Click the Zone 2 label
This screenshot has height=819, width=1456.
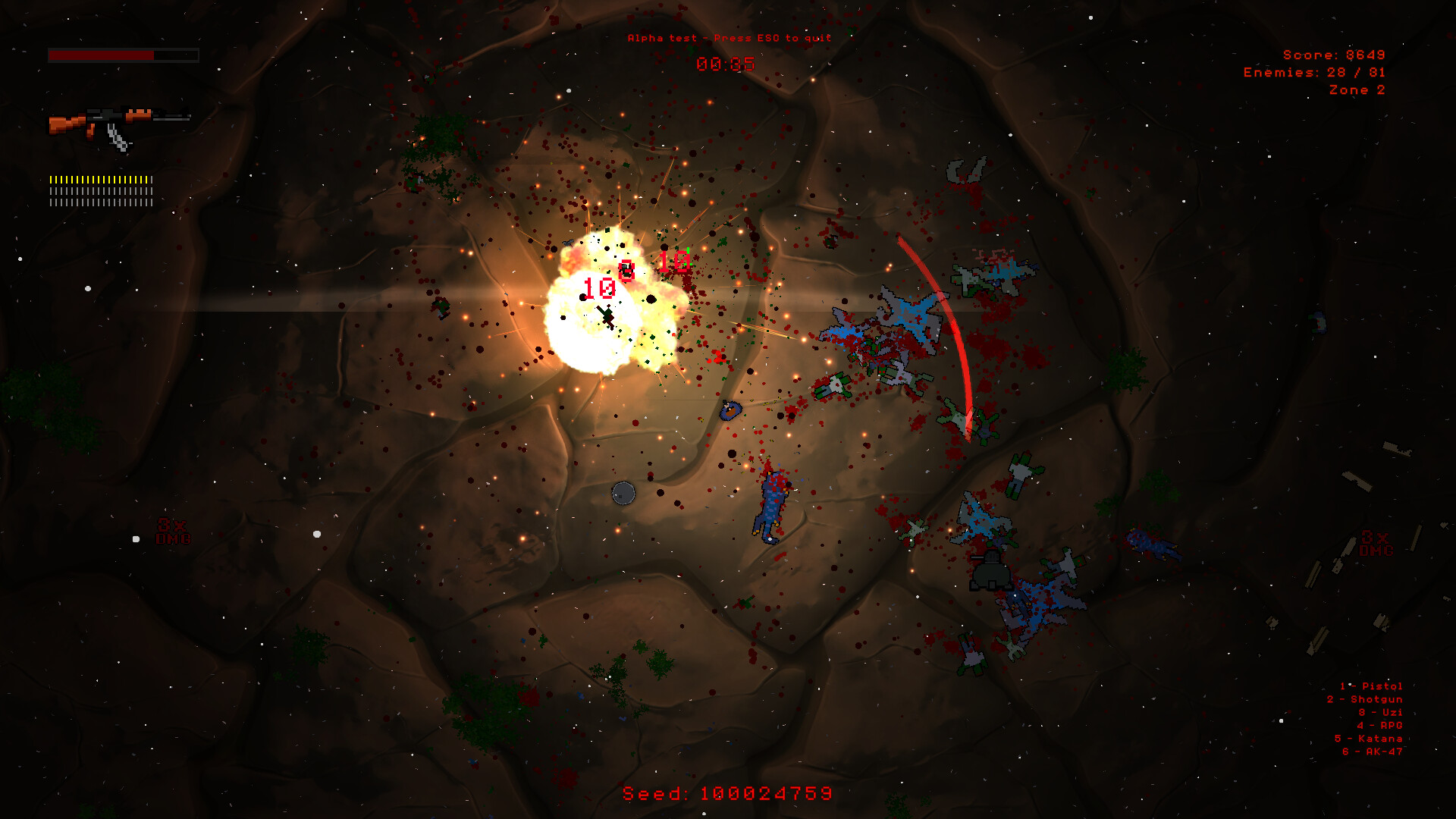point(1357,89)
